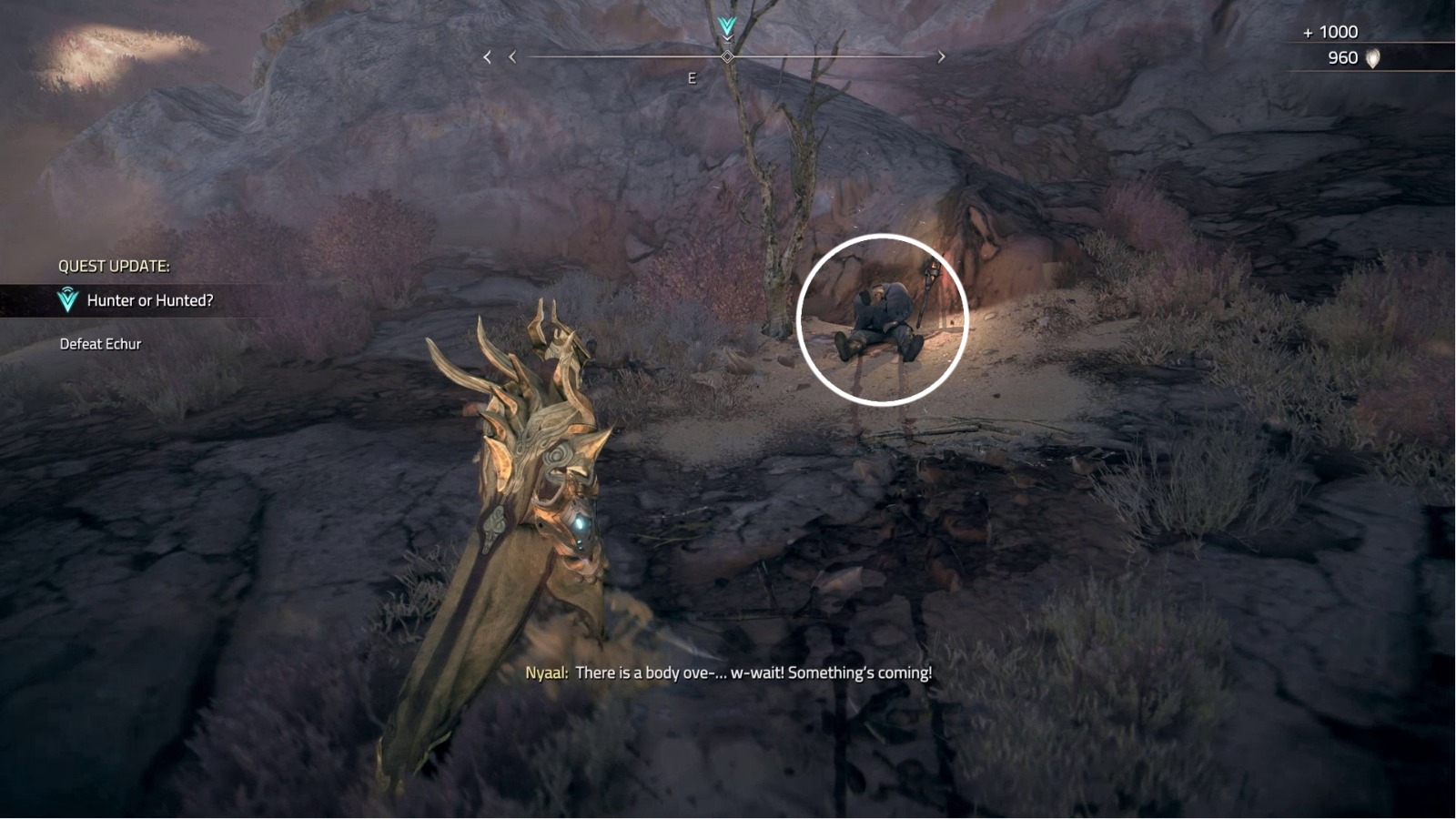
Task: Select the circled body objective marker
Action: point(880,318)
